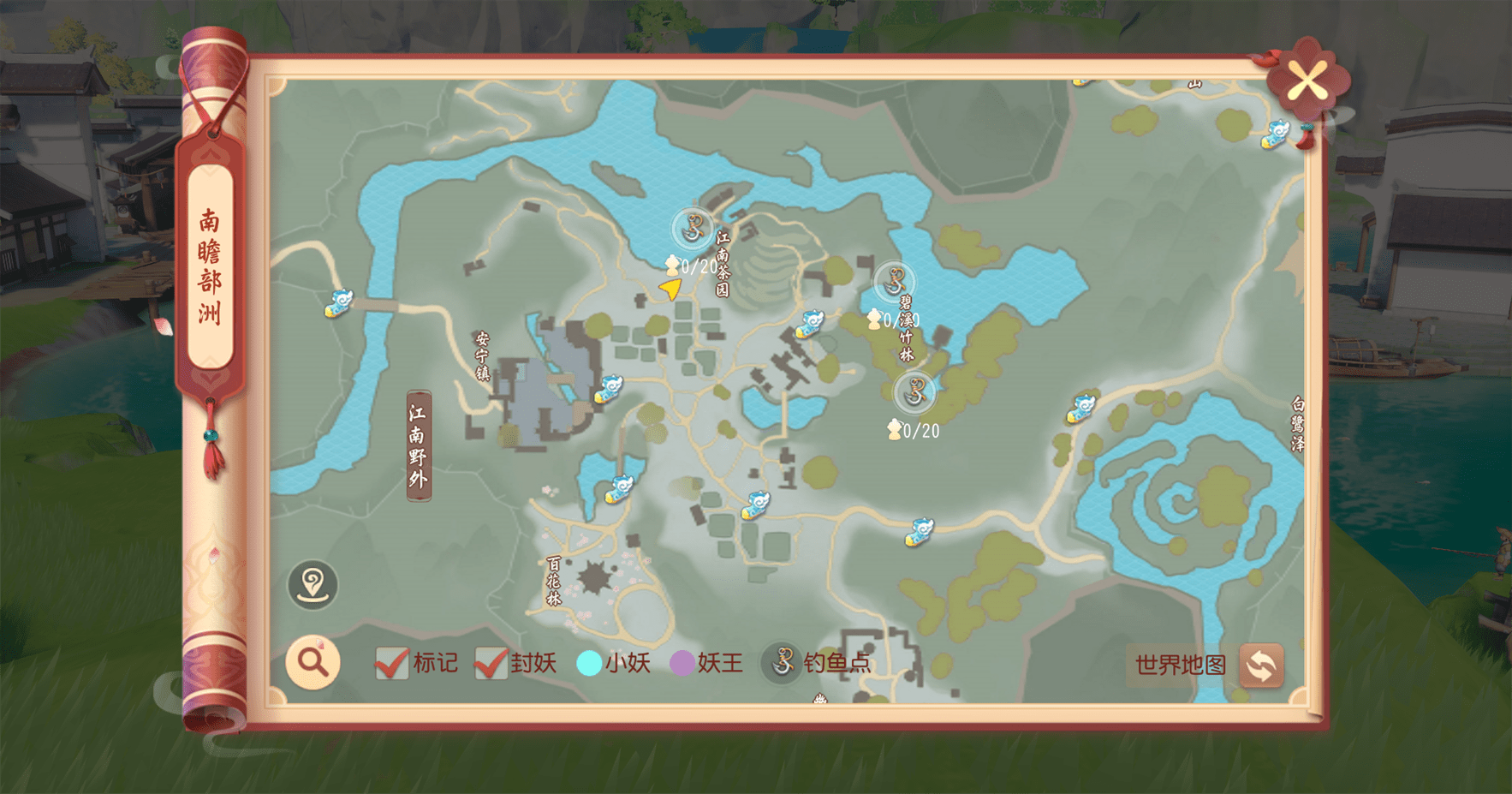This screenshot has height=794, width=1512.
Task: Select the fish marker beside 安宁镇 town
Action: [x=609, y=389]
